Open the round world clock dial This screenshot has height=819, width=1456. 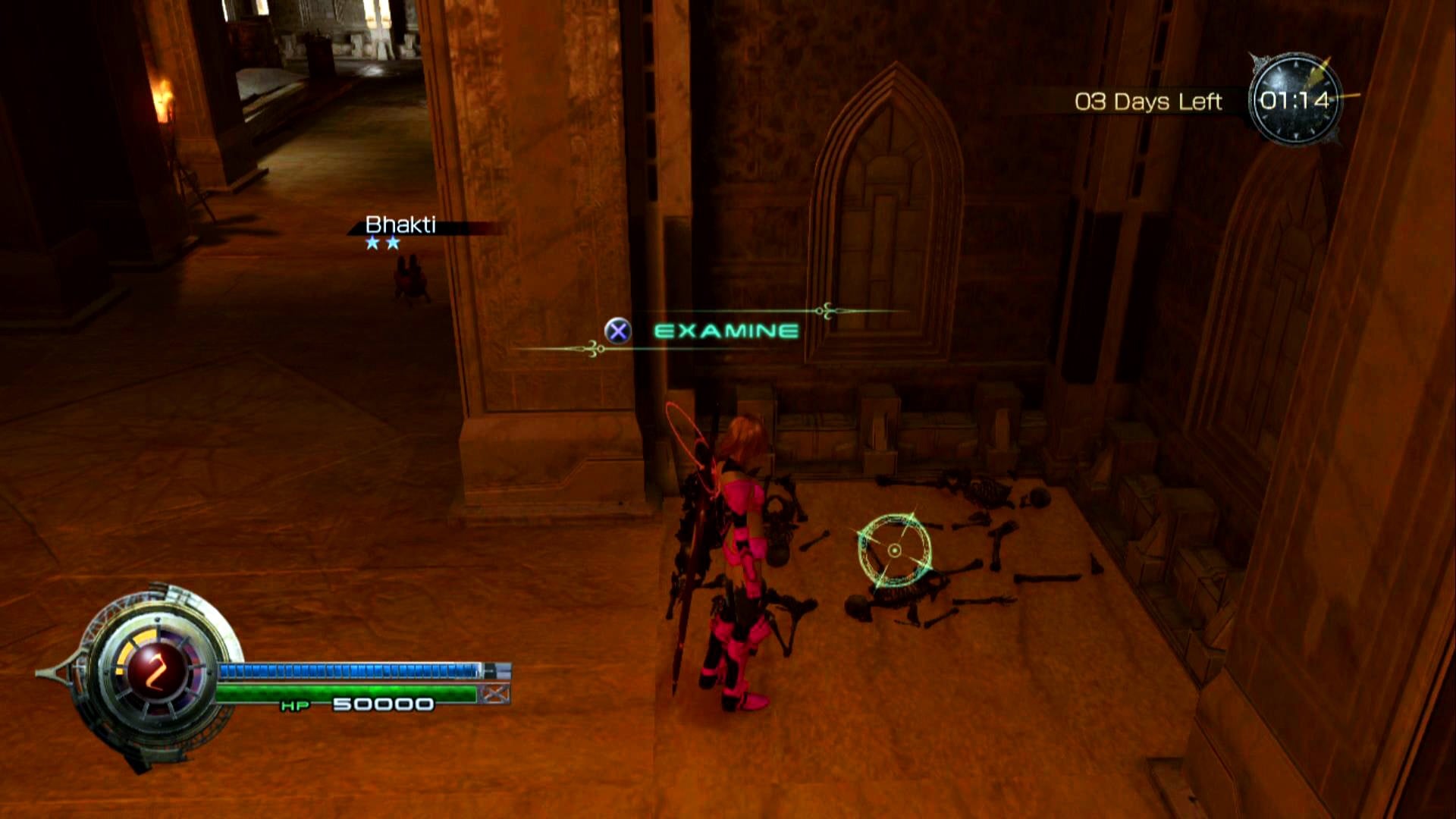pos(1294,99)
